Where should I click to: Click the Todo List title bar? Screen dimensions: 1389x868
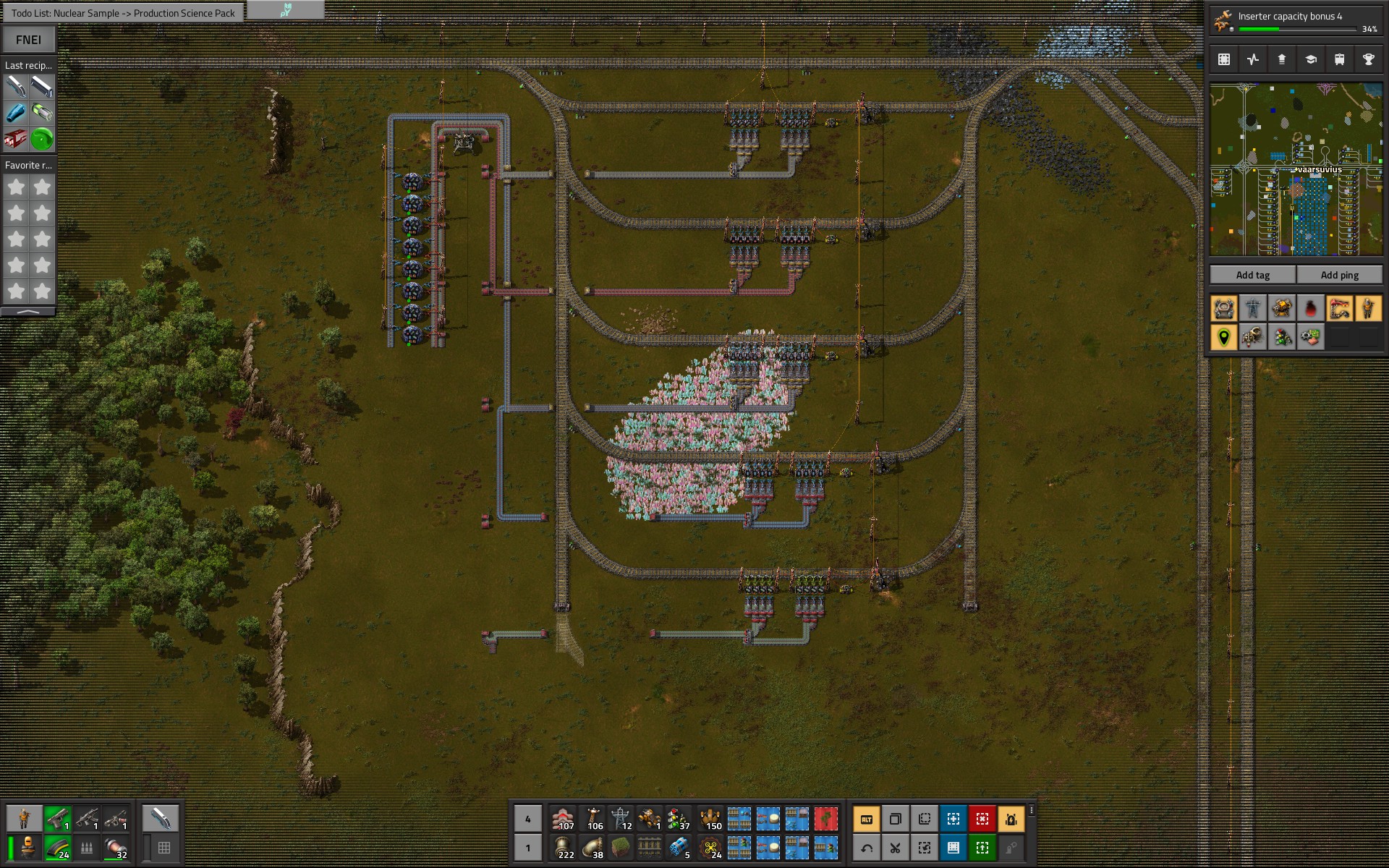pos(123,12)
